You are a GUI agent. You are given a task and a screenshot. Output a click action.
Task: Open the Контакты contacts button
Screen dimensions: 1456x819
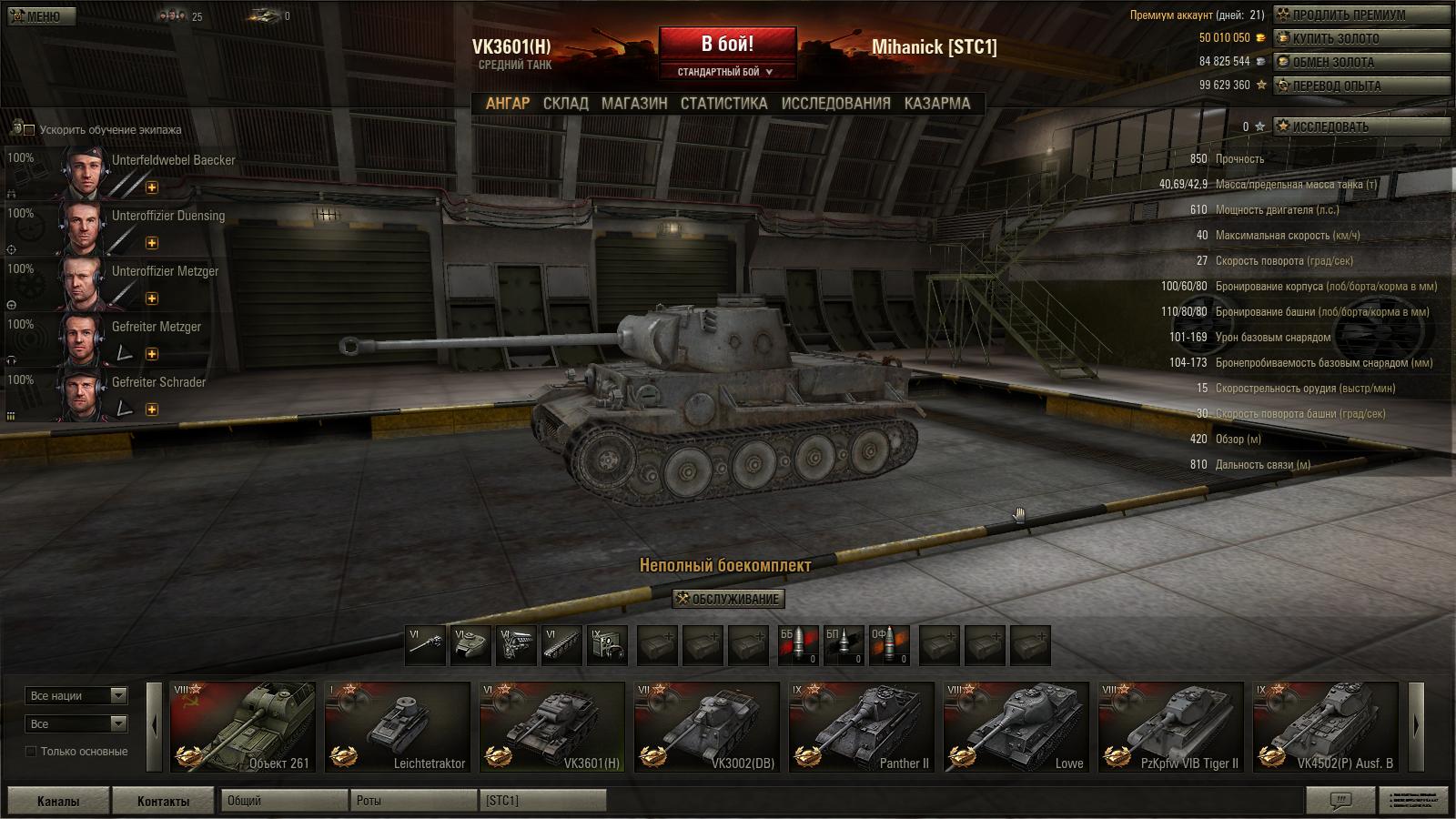pos(163,801)
